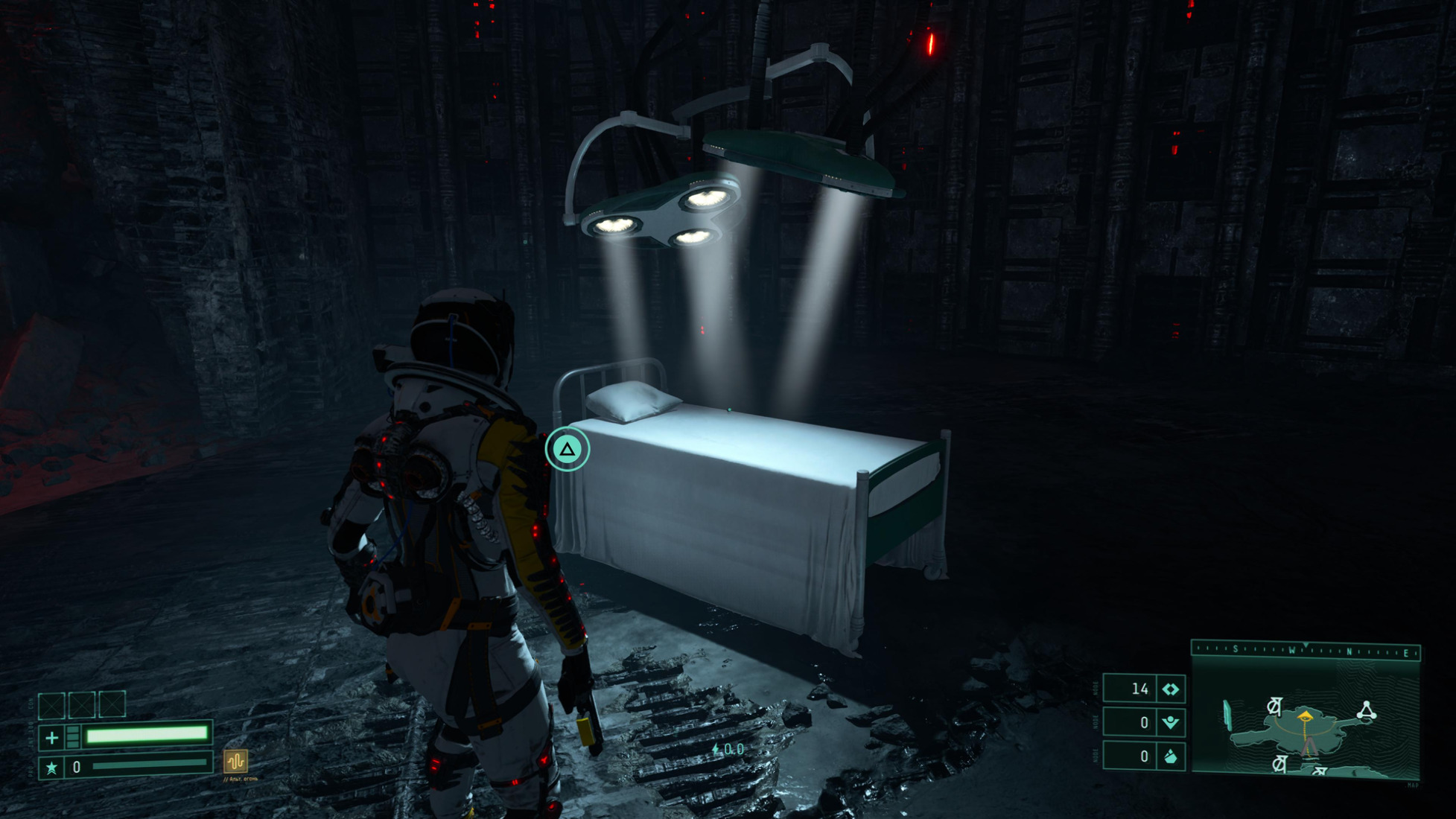Click the crystal shard icon in the bottom resource row
The width and height of the screenshot is (1456, 819).
1170,756
